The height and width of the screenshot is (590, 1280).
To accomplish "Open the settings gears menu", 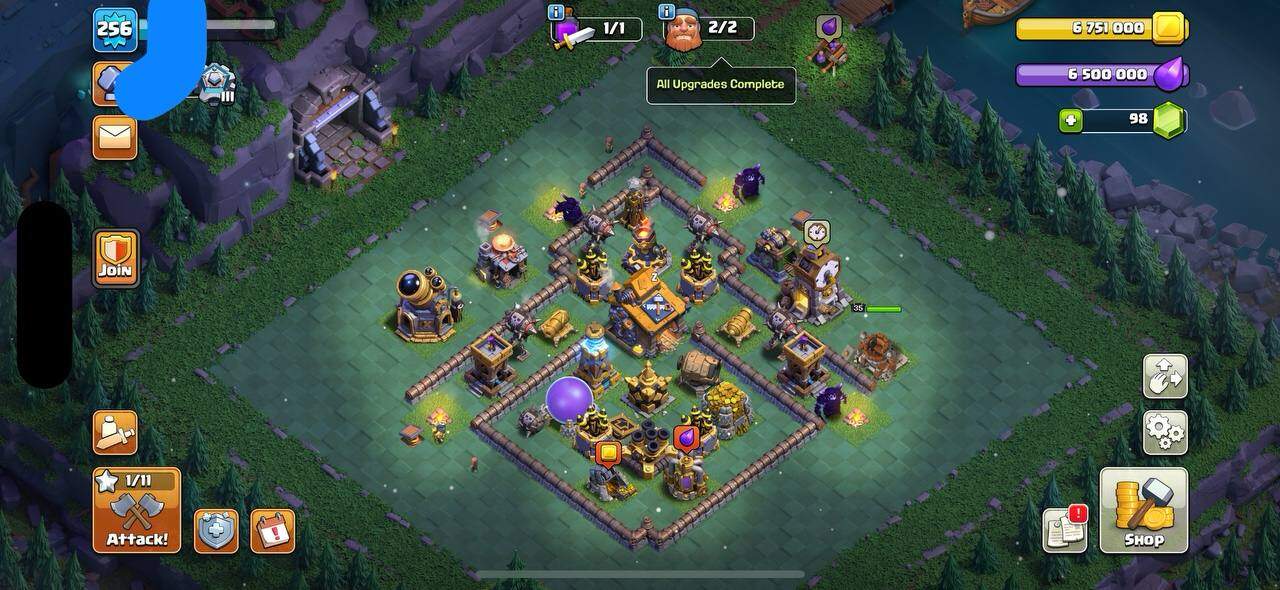I will 1165,432.
